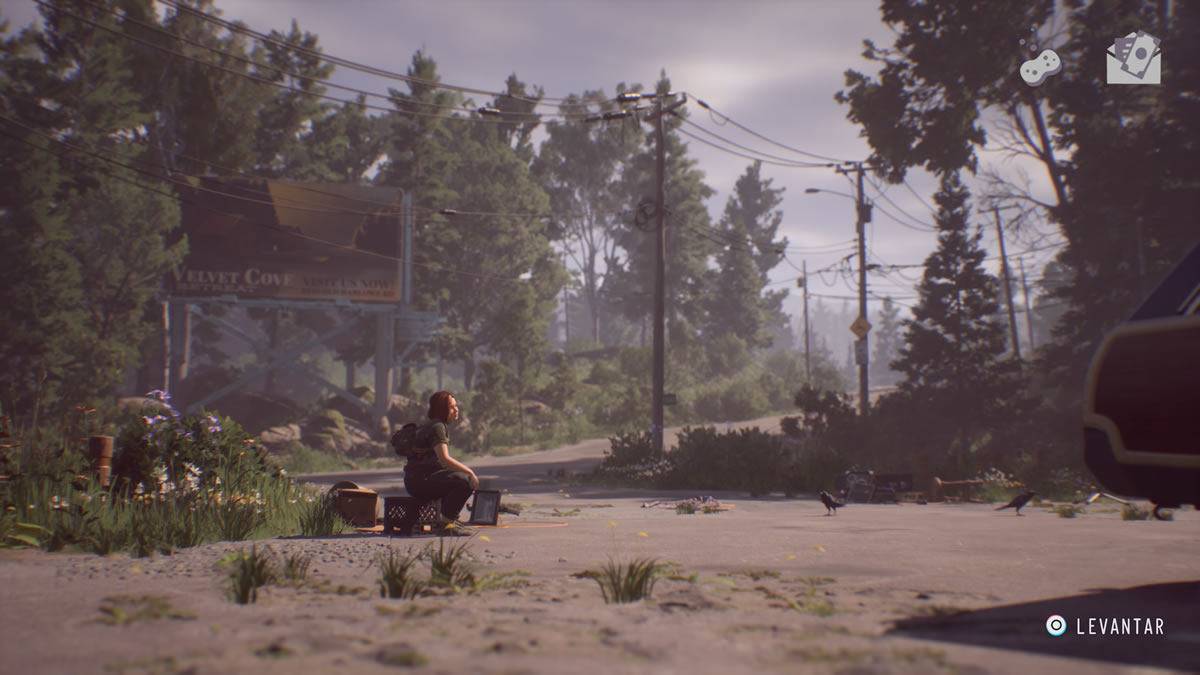Click the sponge with bubbles icon
Image resolution: width=1200 pixels, height=675 pixels.
[1040, 66]
